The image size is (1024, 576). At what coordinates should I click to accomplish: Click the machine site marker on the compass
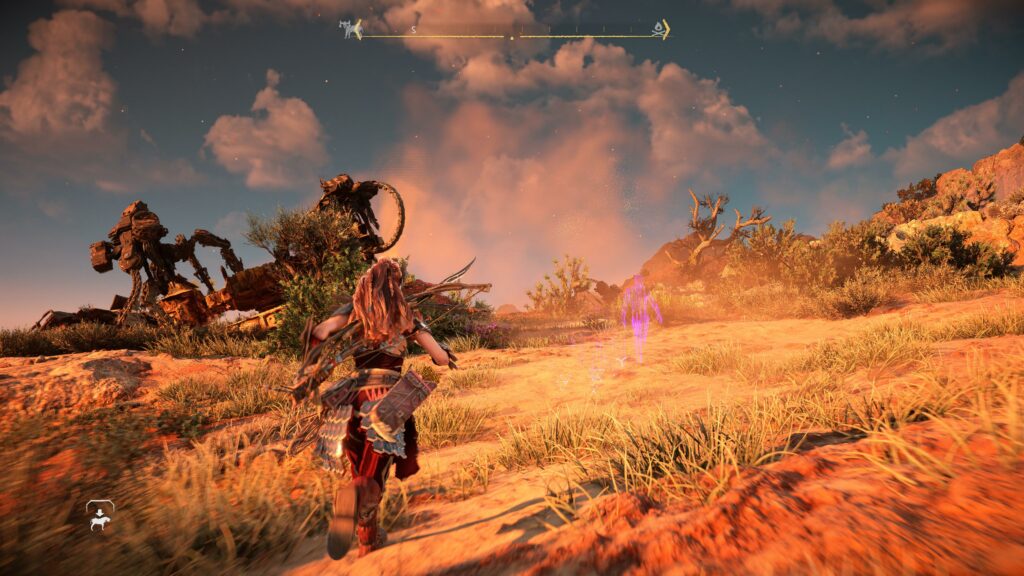click(350, 30)
